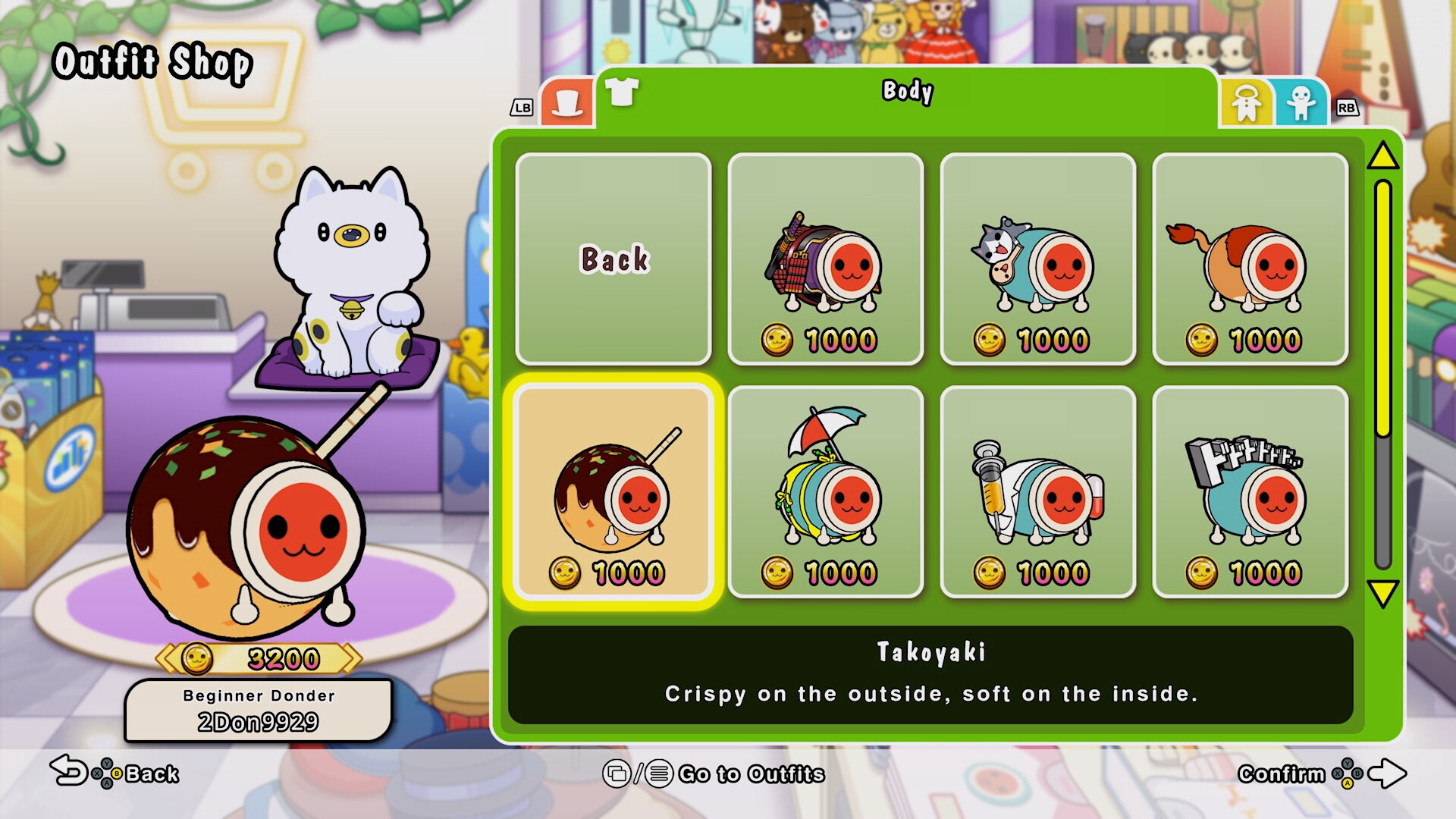The width and height of the screenshot is (1456, 819).
Task: Buy the Takoyaki body outfit
Action: point(613,491)
